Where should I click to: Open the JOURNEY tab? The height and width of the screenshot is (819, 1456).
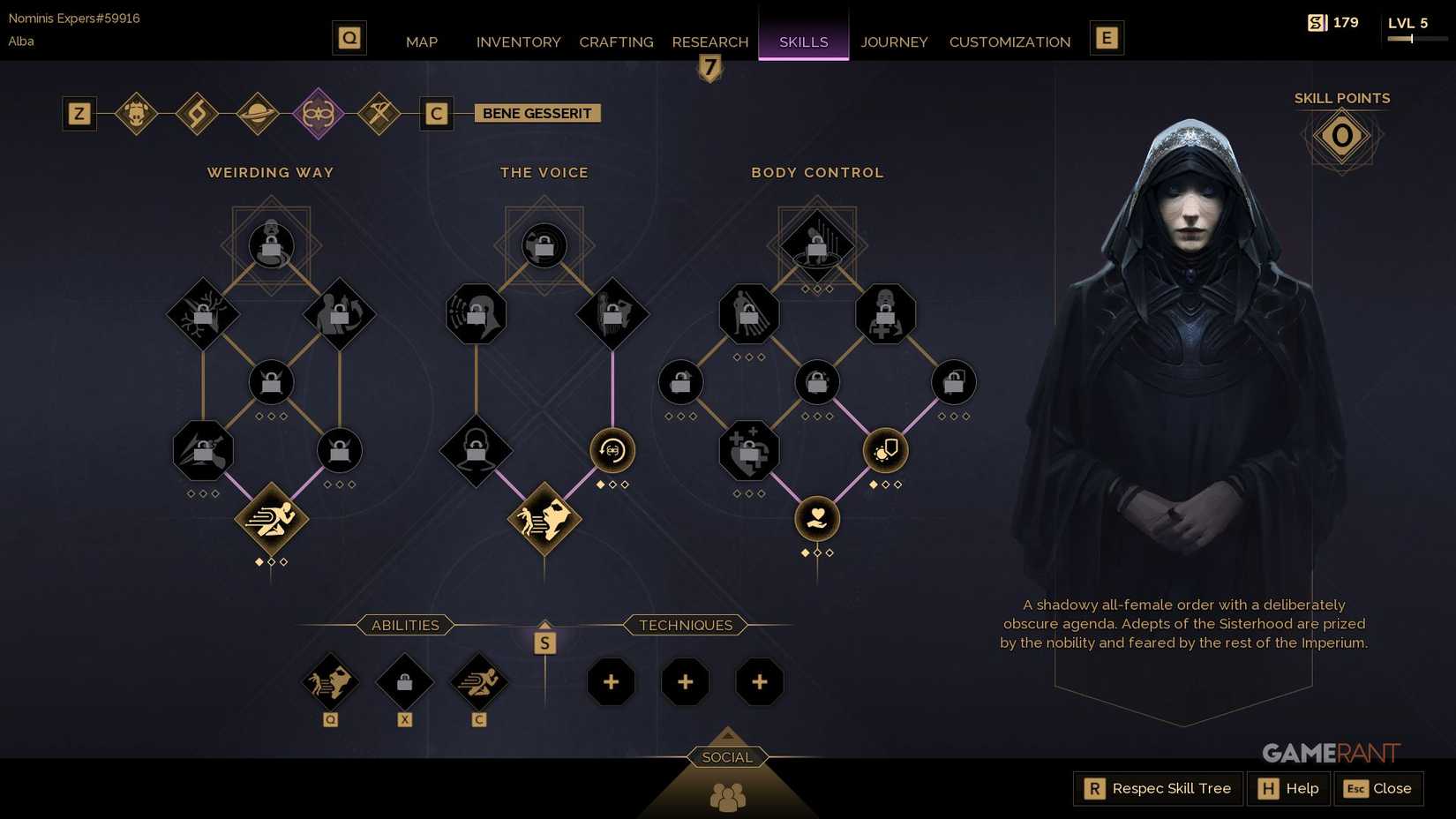[894, 41]
